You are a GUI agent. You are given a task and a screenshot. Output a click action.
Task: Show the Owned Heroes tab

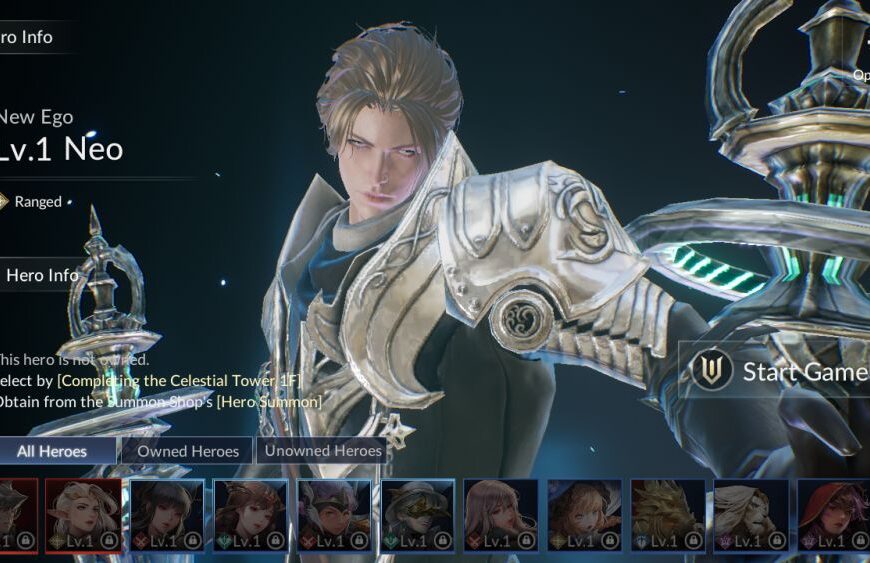tap(188, 451)
